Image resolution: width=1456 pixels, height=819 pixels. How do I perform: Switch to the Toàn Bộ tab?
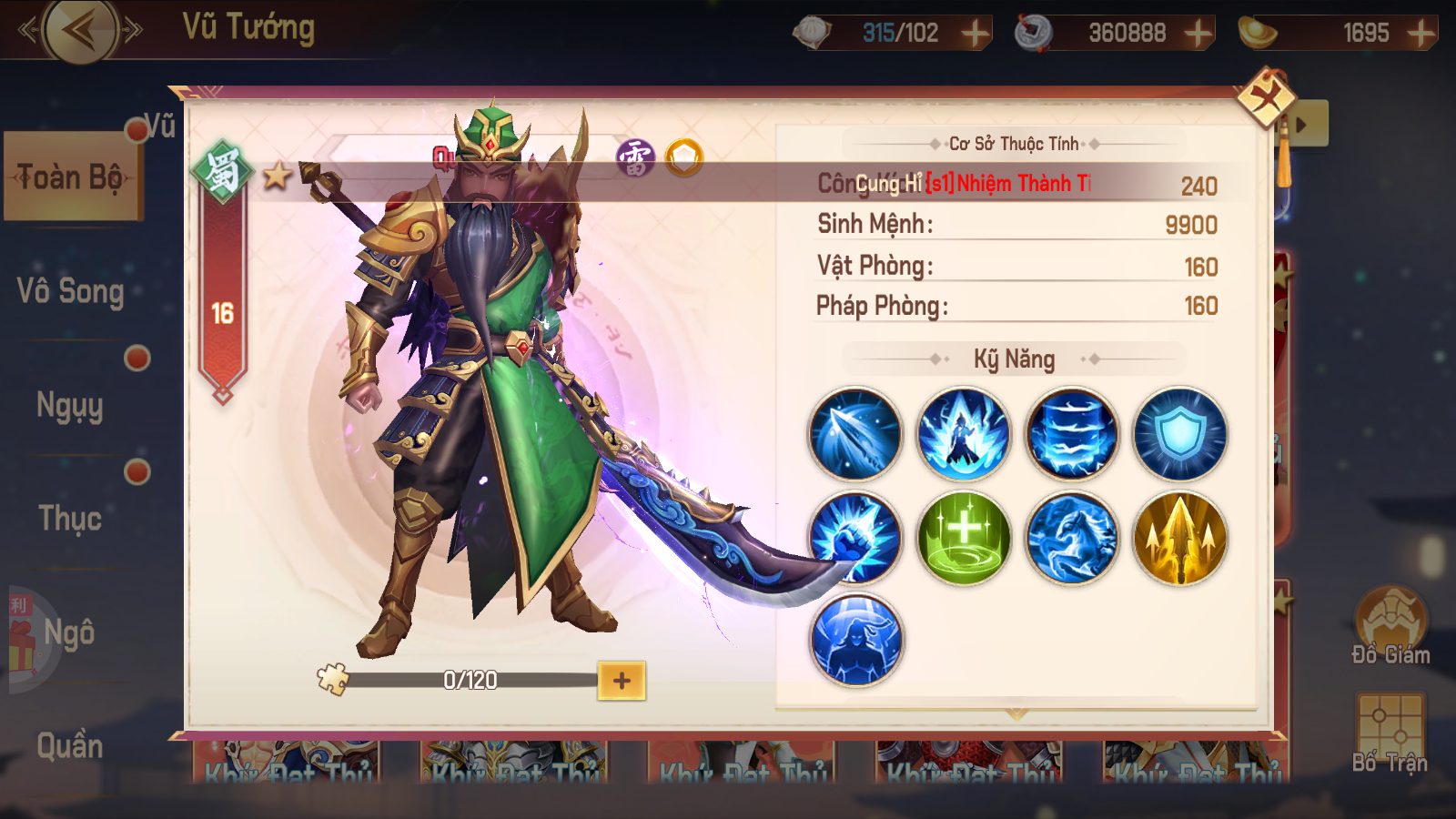coord(71,177)
